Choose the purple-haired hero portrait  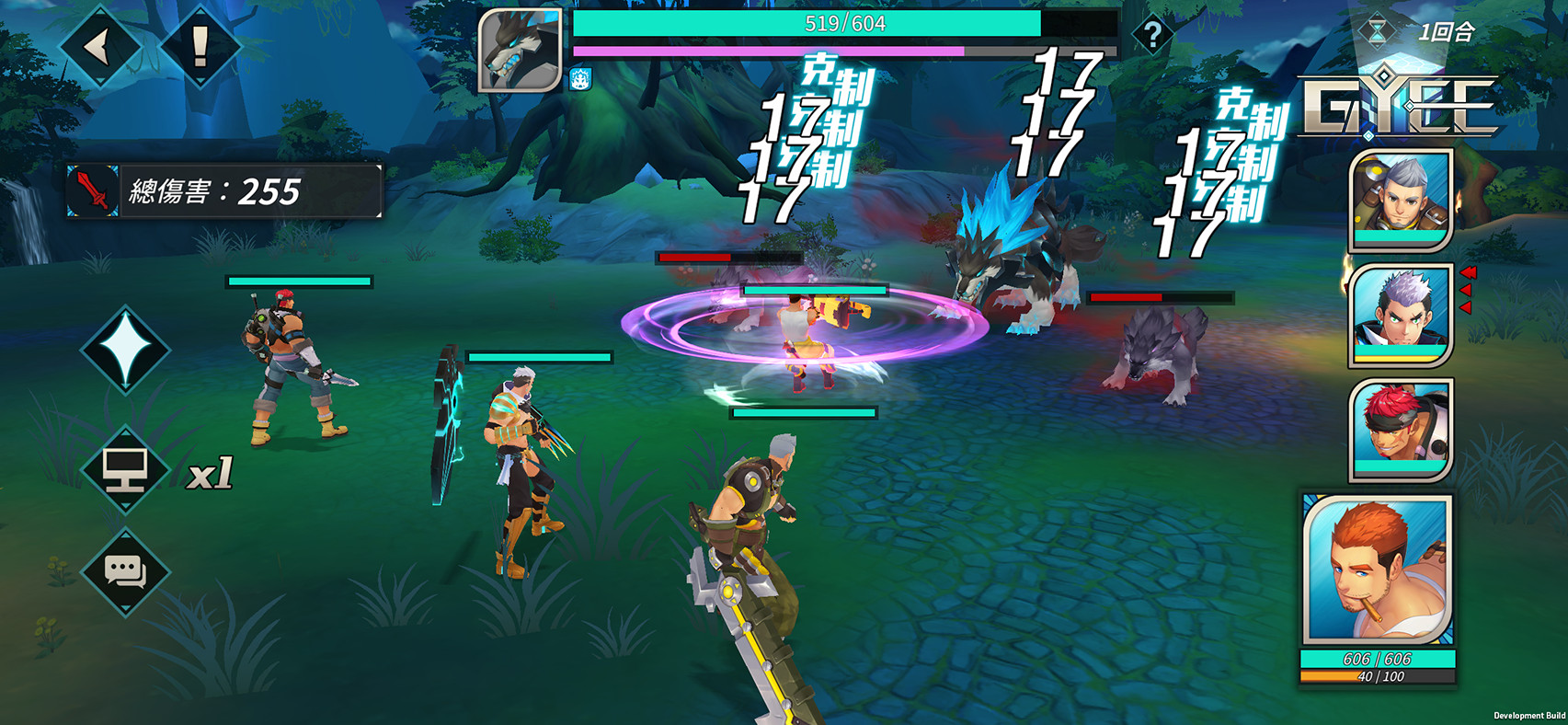tap(1400, 315)
